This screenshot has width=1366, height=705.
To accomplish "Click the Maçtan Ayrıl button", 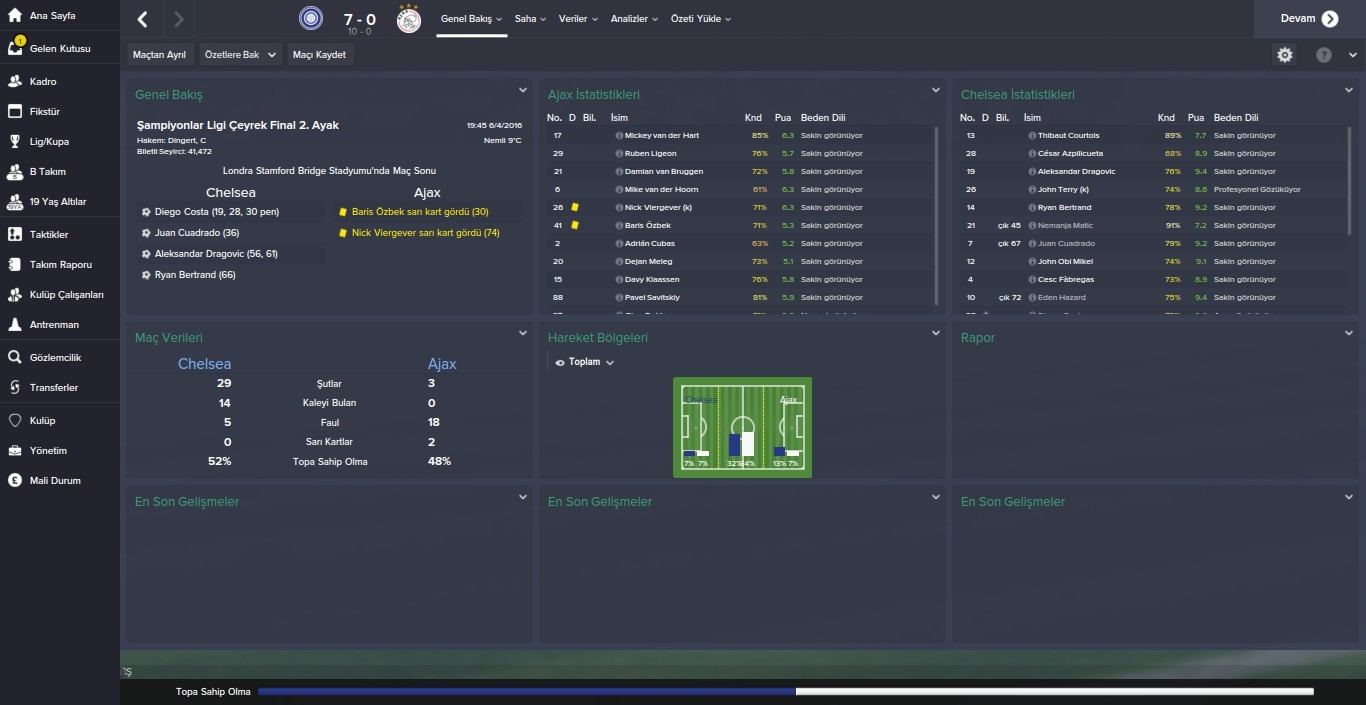I will tap(159, 55).
